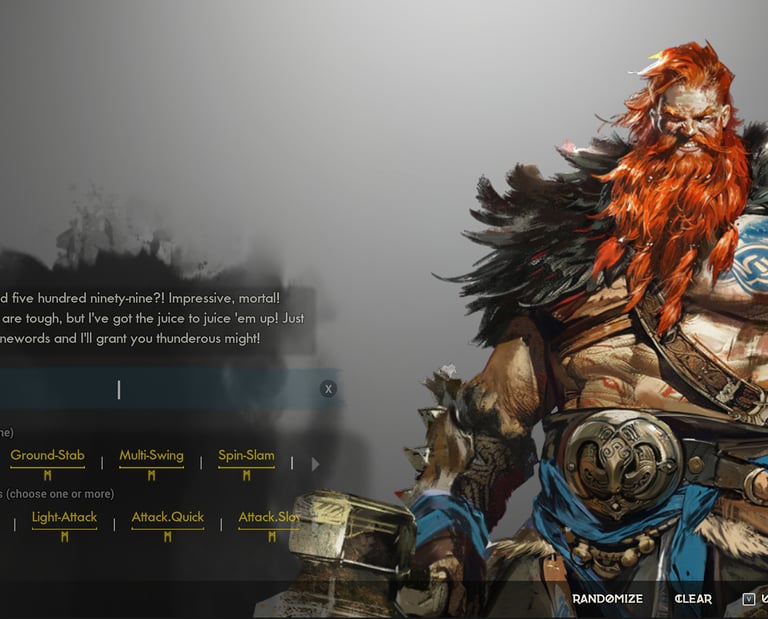Clear all selected runewords
Viewport: 768px width, 619px height.
693,599
